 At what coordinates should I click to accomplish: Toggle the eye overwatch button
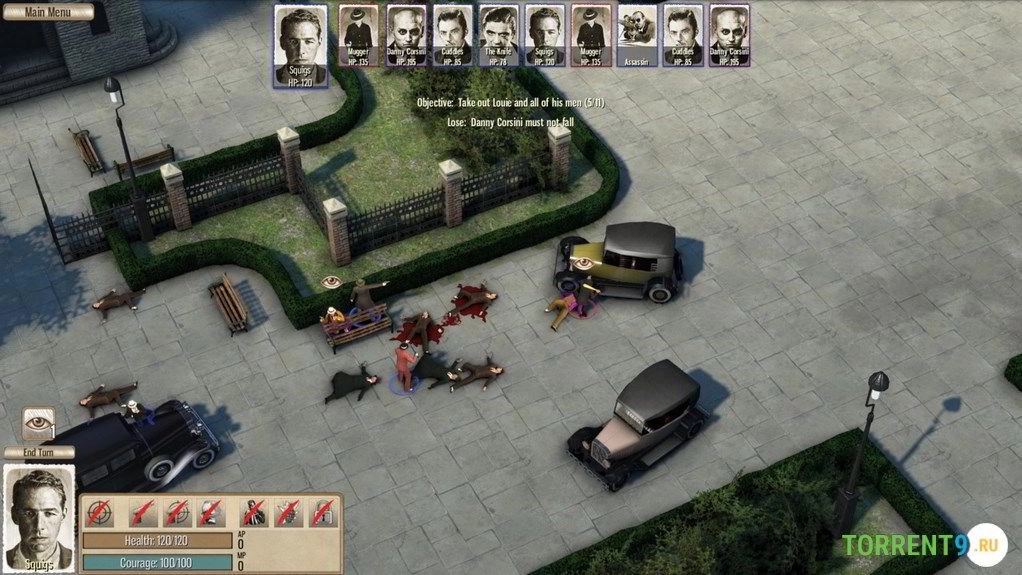coord(39,421)
